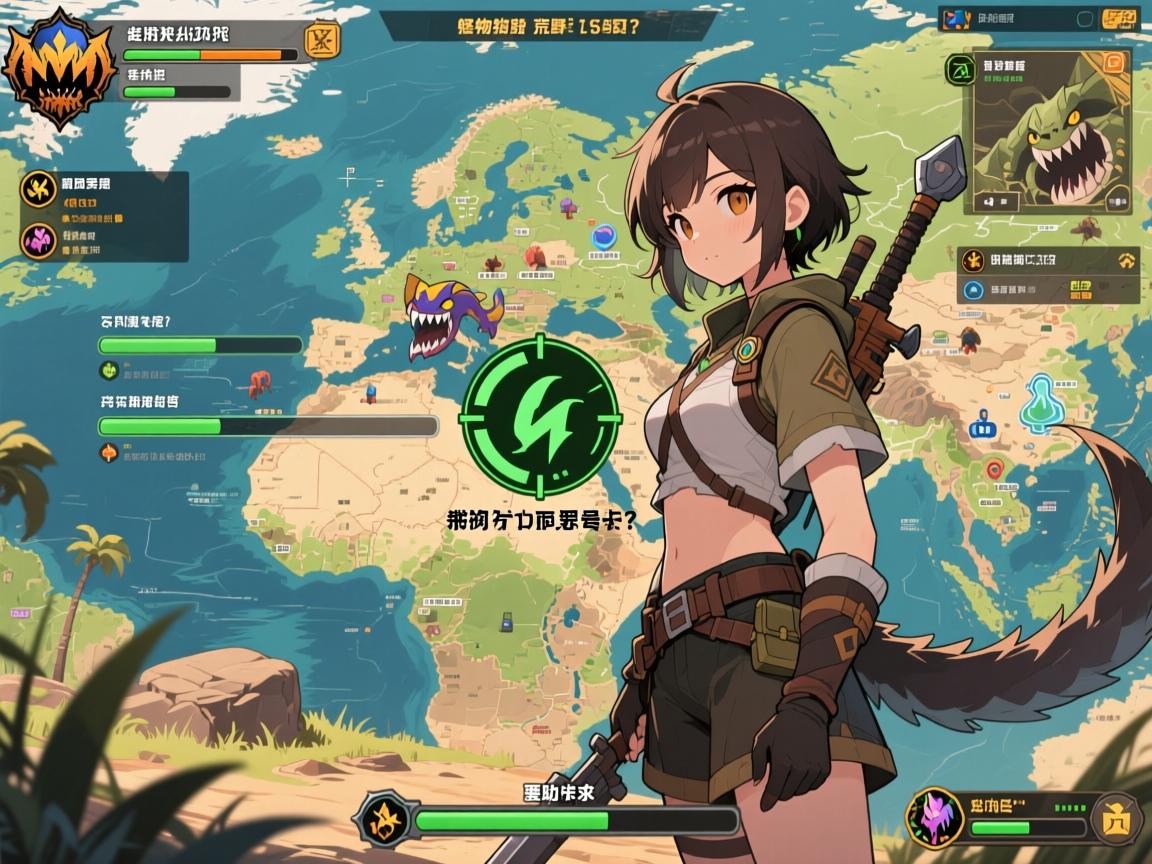This screenshot has width=1152, height=864.
Task: Select the orange crossed-swords button by player bar
Action: (322, 41)
